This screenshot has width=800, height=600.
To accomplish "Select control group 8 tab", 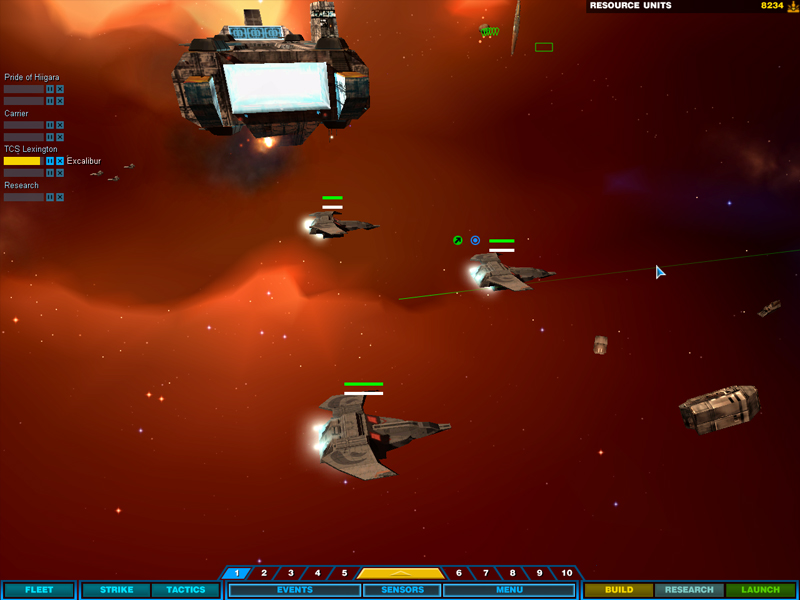I will click(x=513, y=573).
